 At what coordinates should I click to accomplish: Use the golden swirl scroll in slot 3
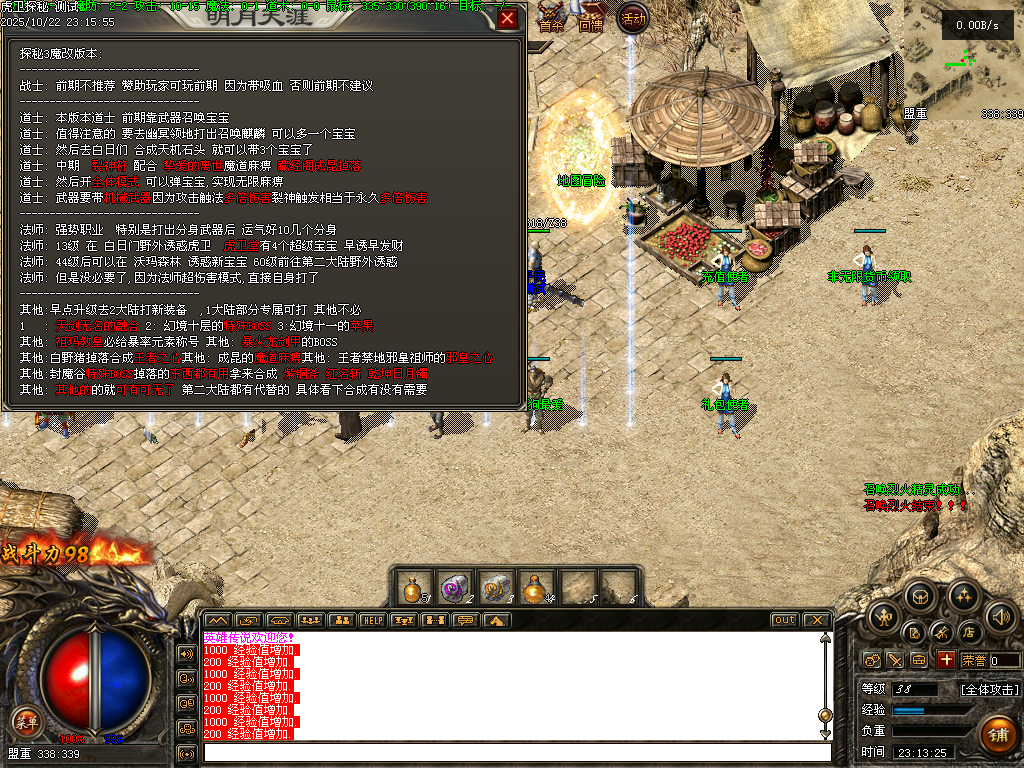pos(495,587)
